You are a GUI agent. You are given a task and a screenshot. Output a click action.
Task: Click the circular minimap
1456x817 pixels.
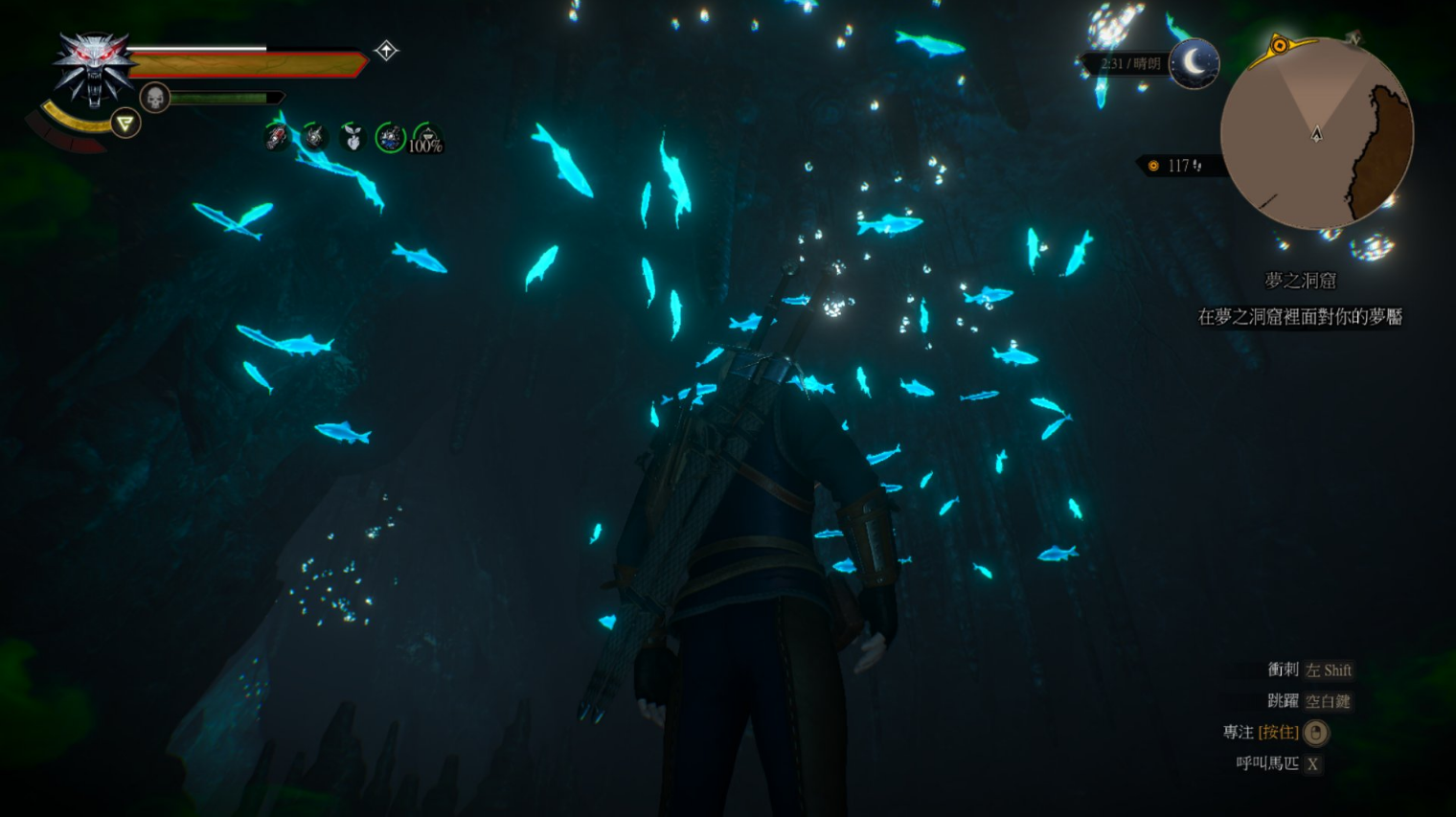1316,133
